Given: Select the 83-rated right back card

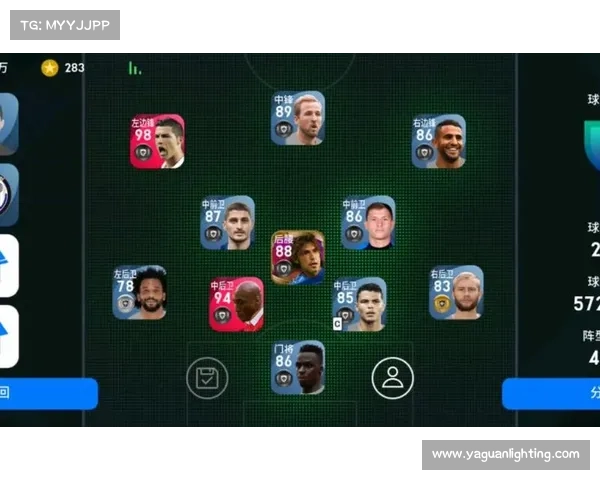Looking at the screenshot, I should [x=456, y=292].
